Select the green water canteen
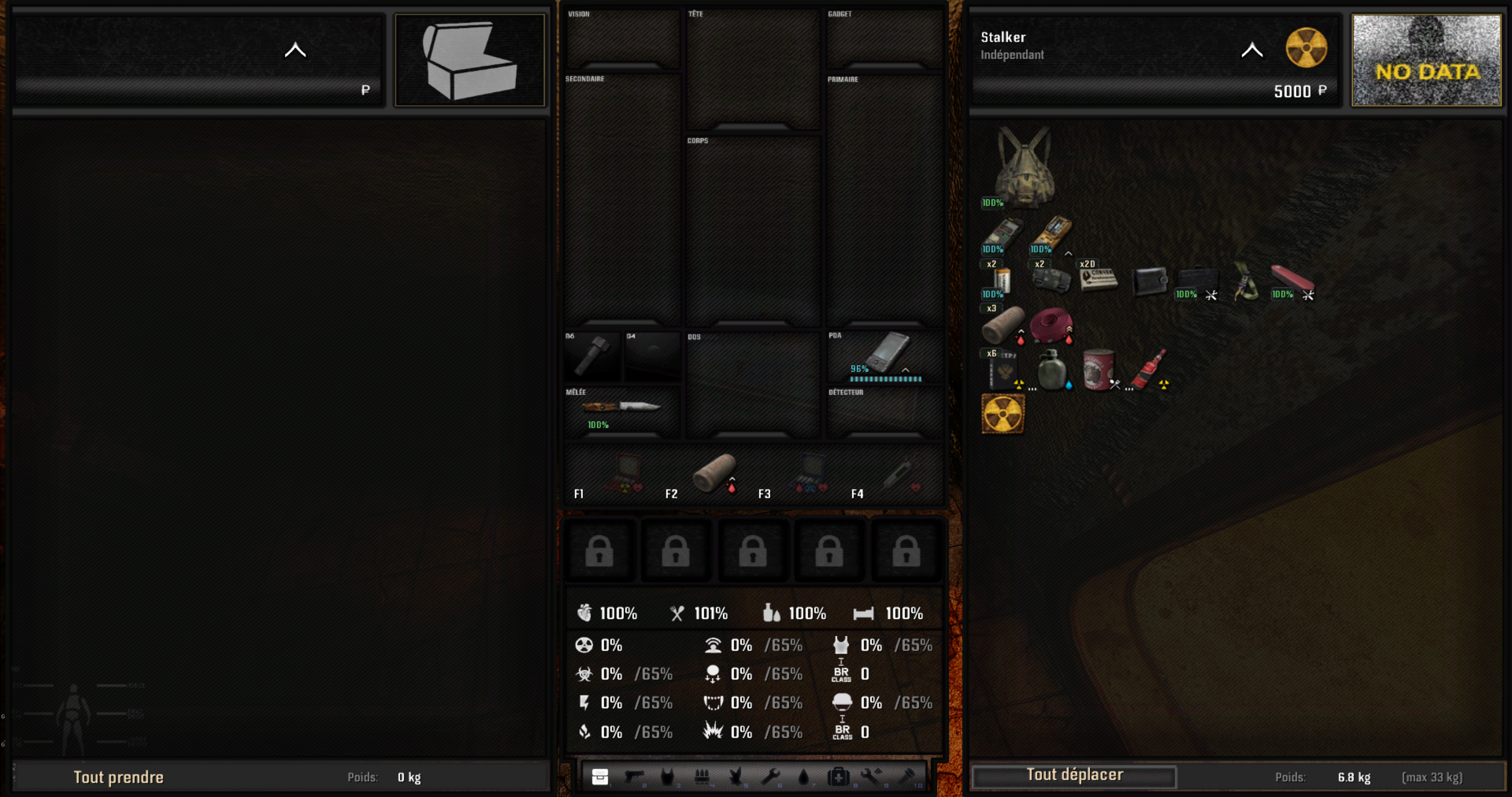1512x797 pixels. pos(1051,370)
